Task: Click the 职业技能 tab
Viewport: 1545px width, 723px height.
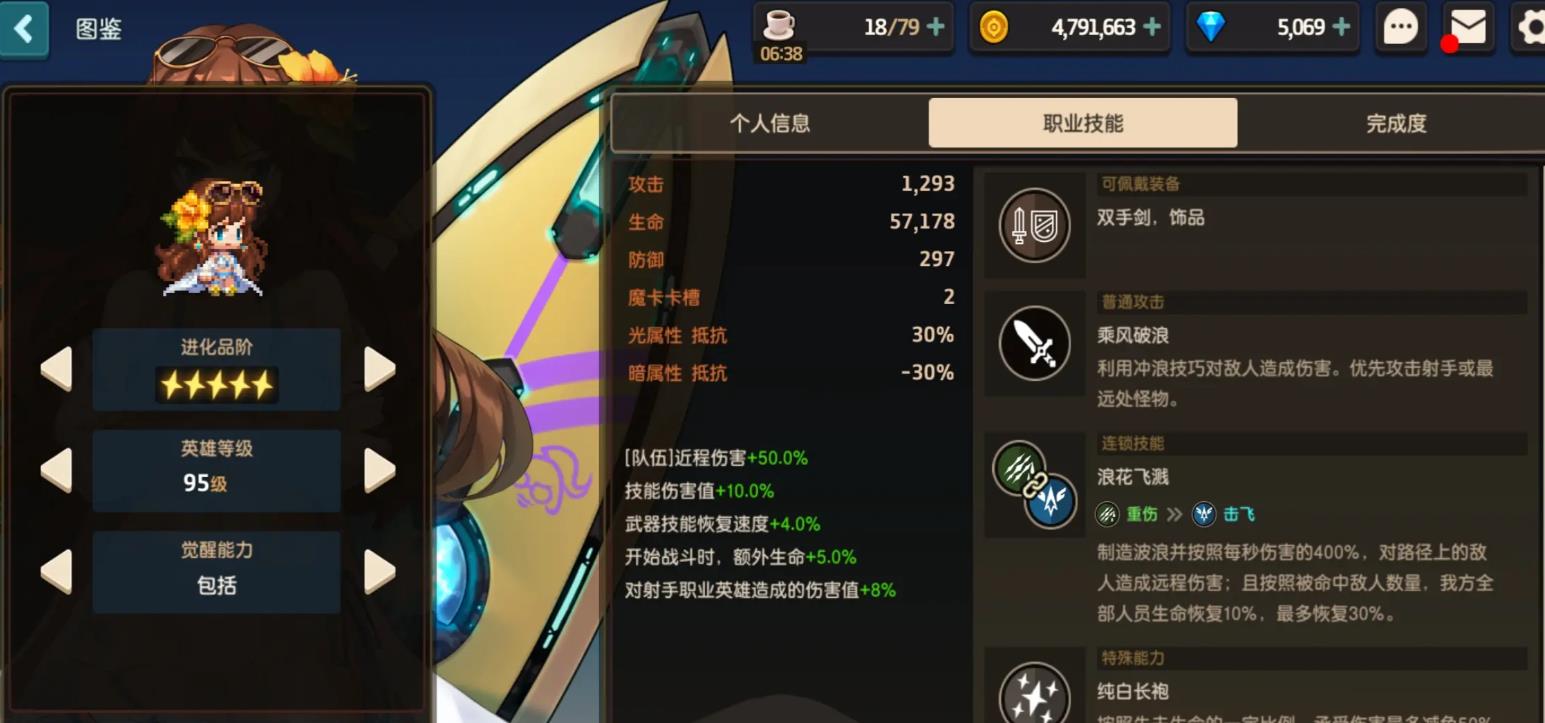Action: [x=1082, y=122]
